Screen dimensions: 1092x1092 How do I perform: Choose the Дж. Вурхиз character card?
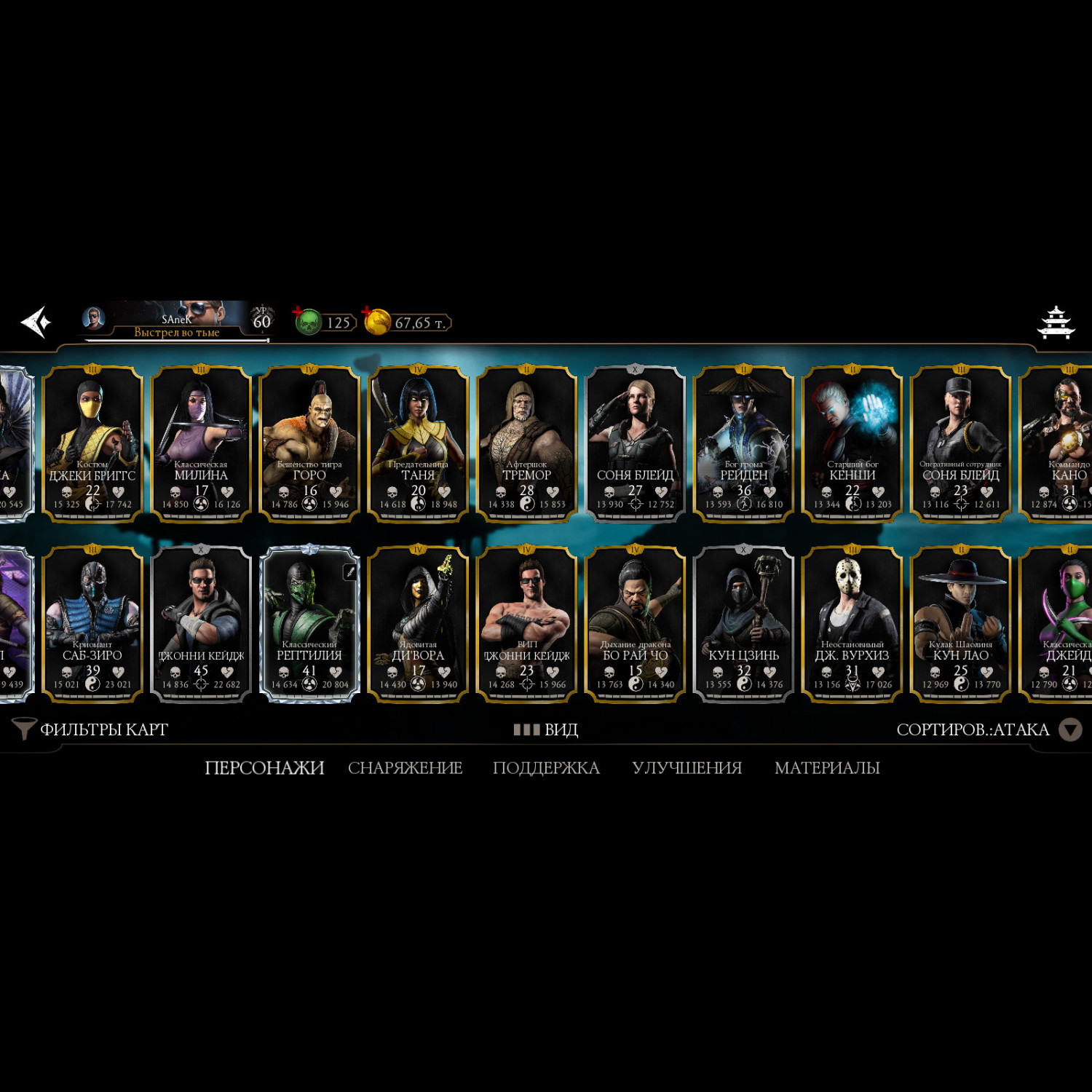852,624
